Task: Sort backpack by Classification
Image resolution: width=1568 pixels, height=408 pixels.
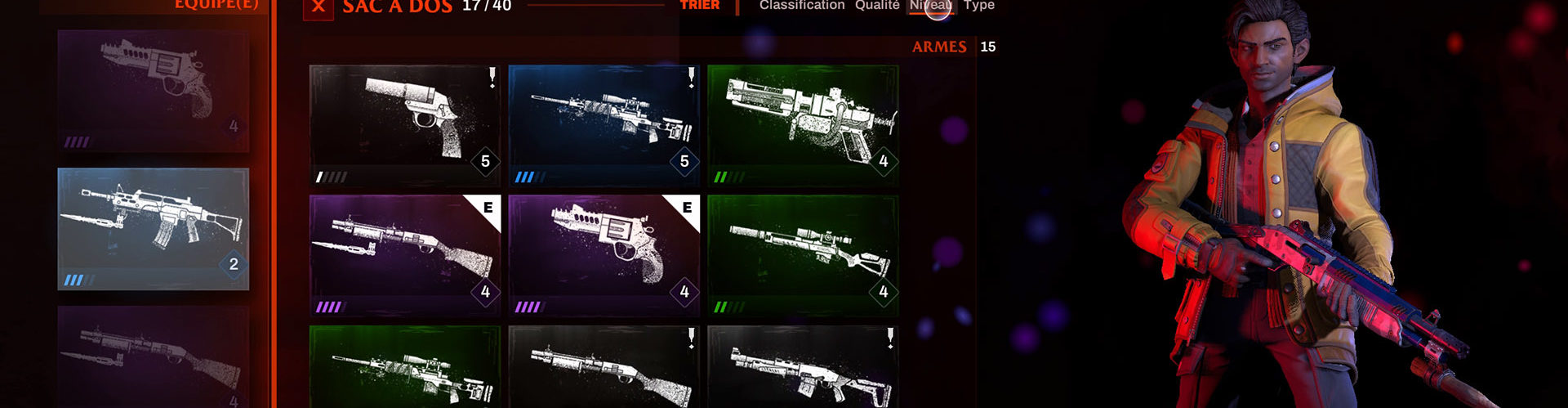Action: 801,6
